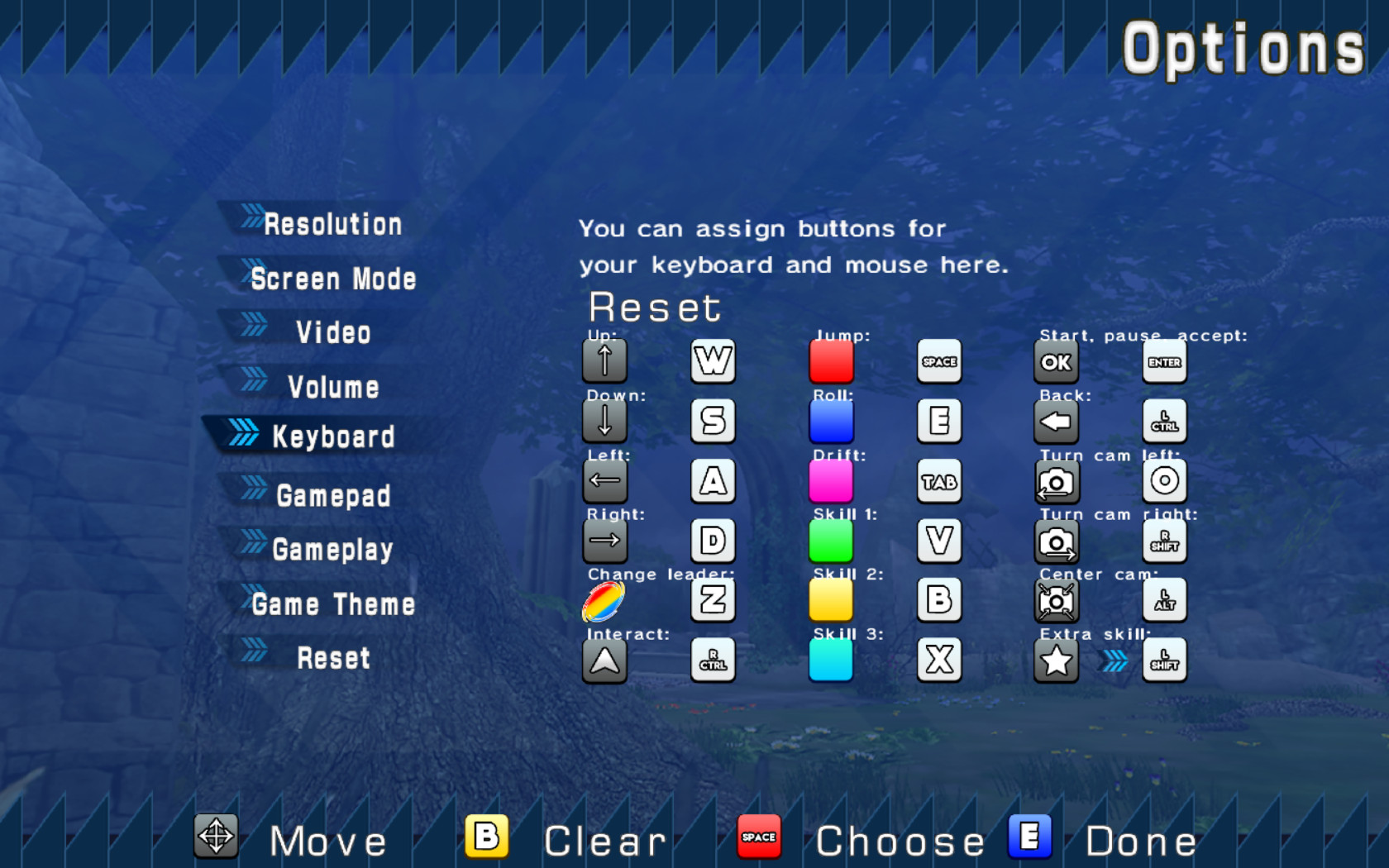Click the up arrow icon next to Up
This screenshot has width=1389, height=868.
(604, 361)
